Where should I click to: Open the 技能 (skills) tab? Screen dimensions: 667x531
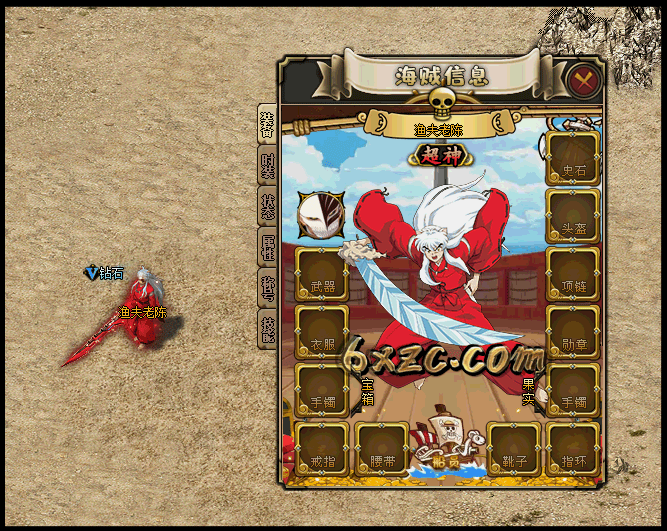267,330
